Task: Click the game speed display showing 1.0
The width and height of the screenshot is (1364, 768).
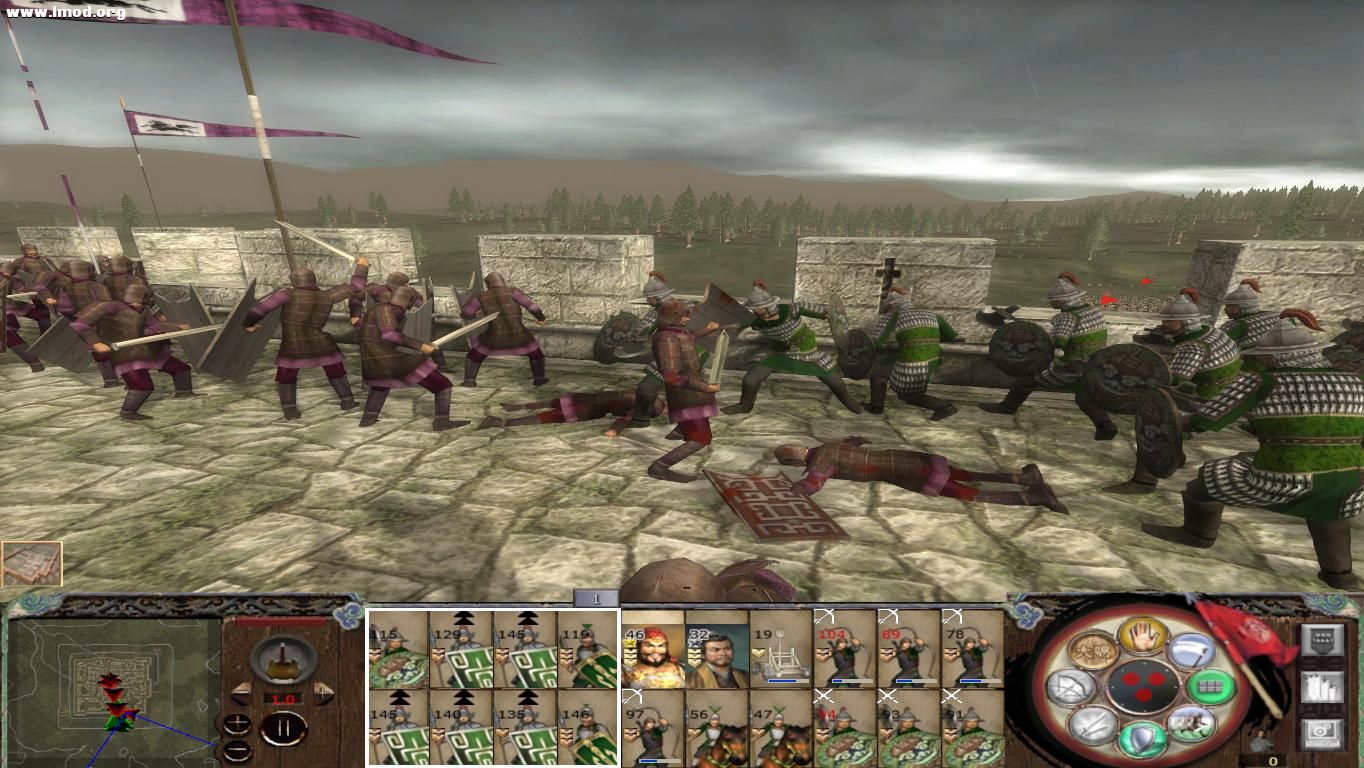Action: [x=281, y=699]
